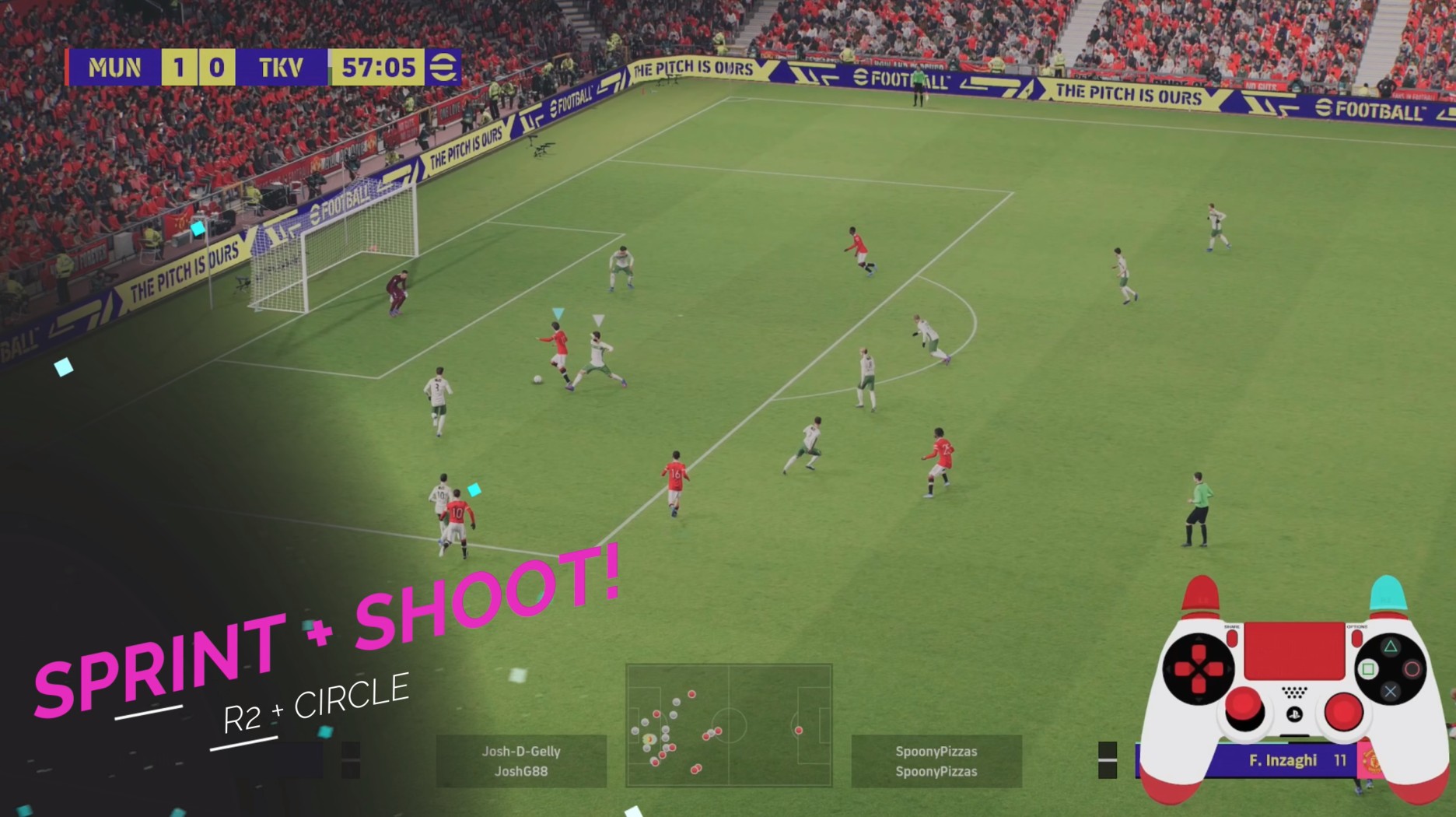
Task: Click the SpoonyPizzas player nameplate
Action: click(936, 761)
